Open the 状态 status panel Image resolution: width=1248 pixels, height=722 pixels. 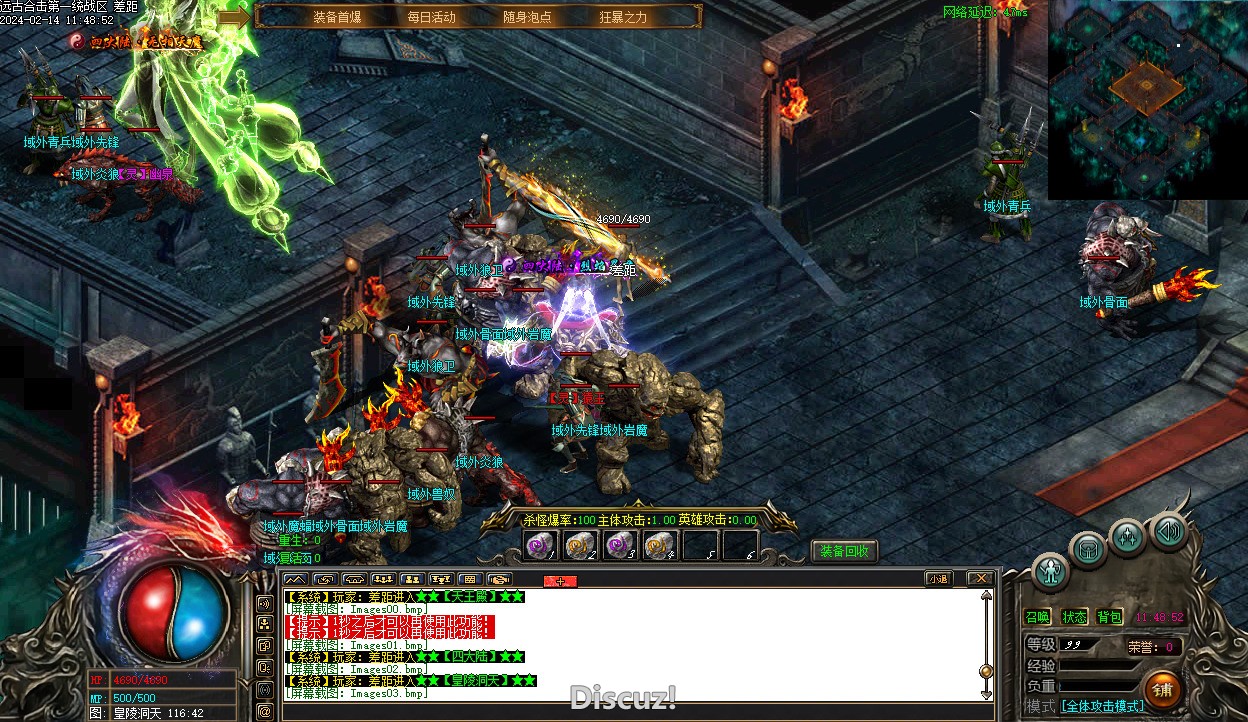(1074, 617)
